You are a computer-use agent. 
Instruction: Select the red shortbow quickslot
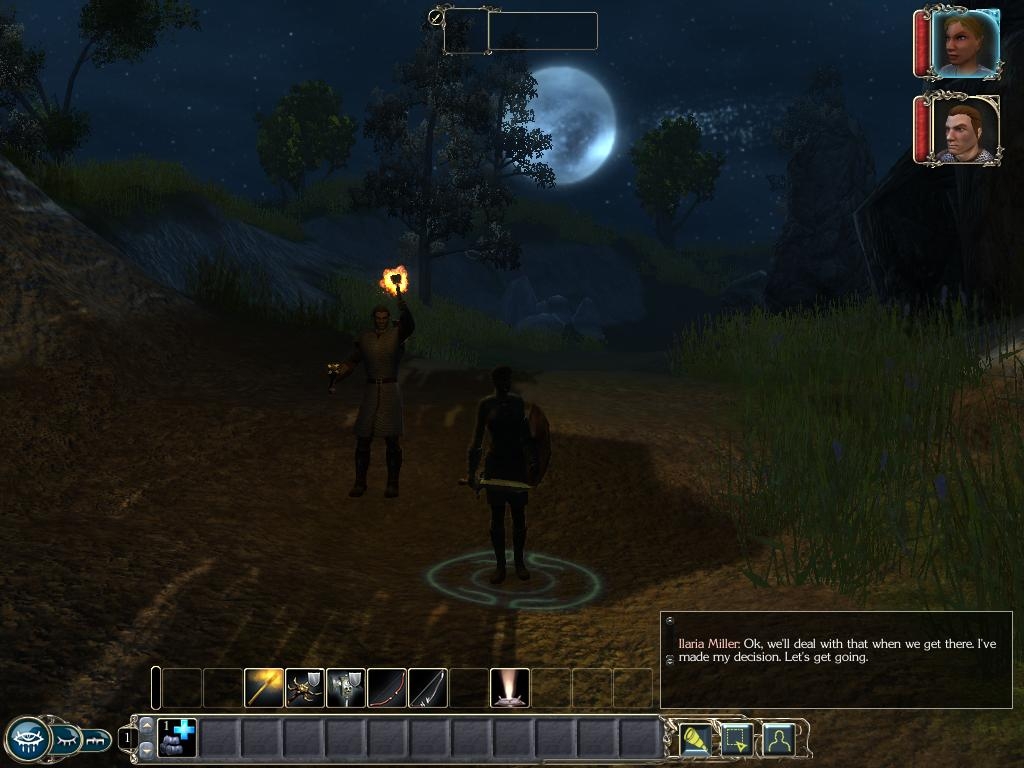[x=387, y=688]
